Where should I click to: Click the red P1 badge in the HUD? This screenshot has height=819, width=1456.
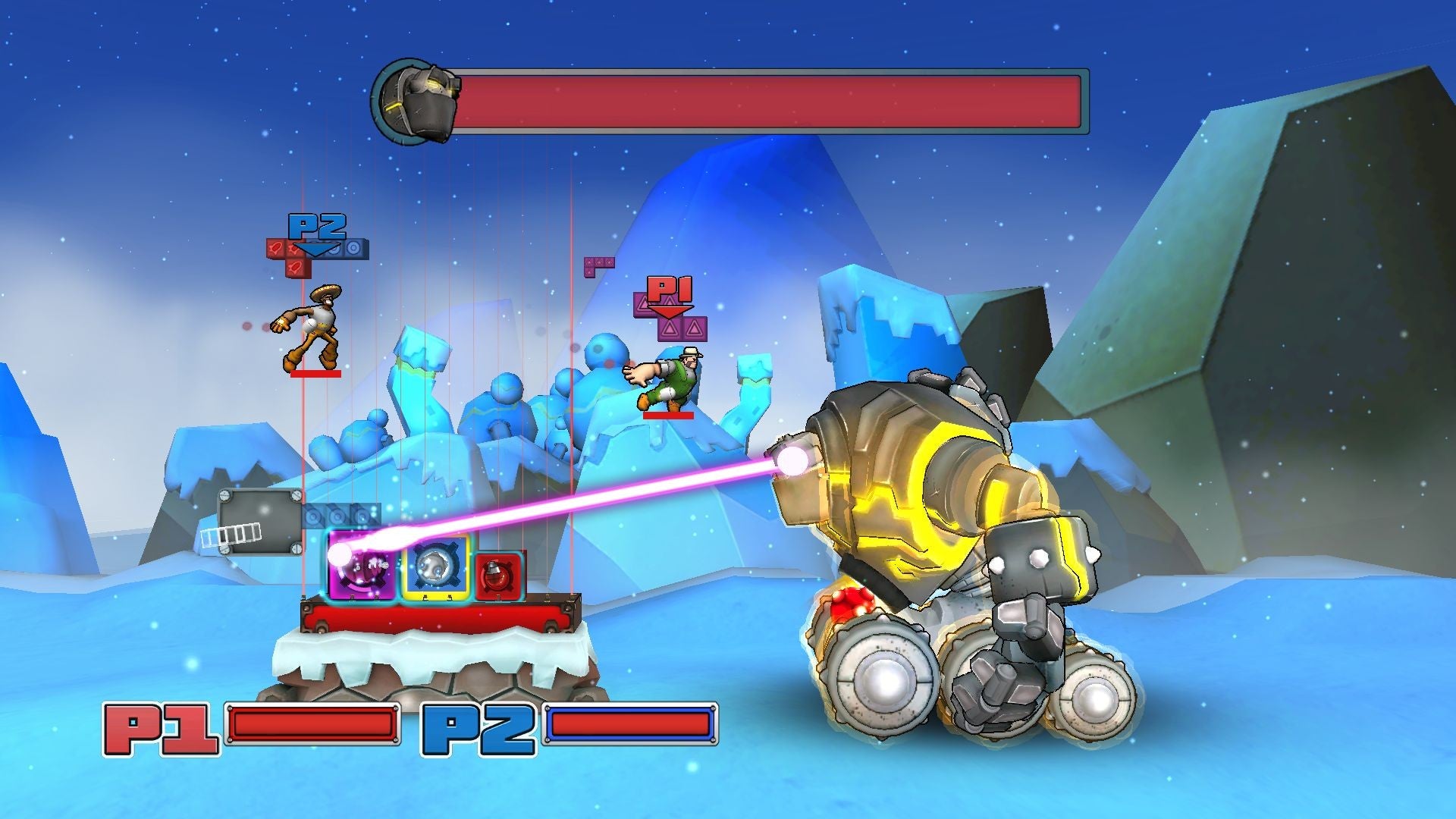(x=162, y=730)
